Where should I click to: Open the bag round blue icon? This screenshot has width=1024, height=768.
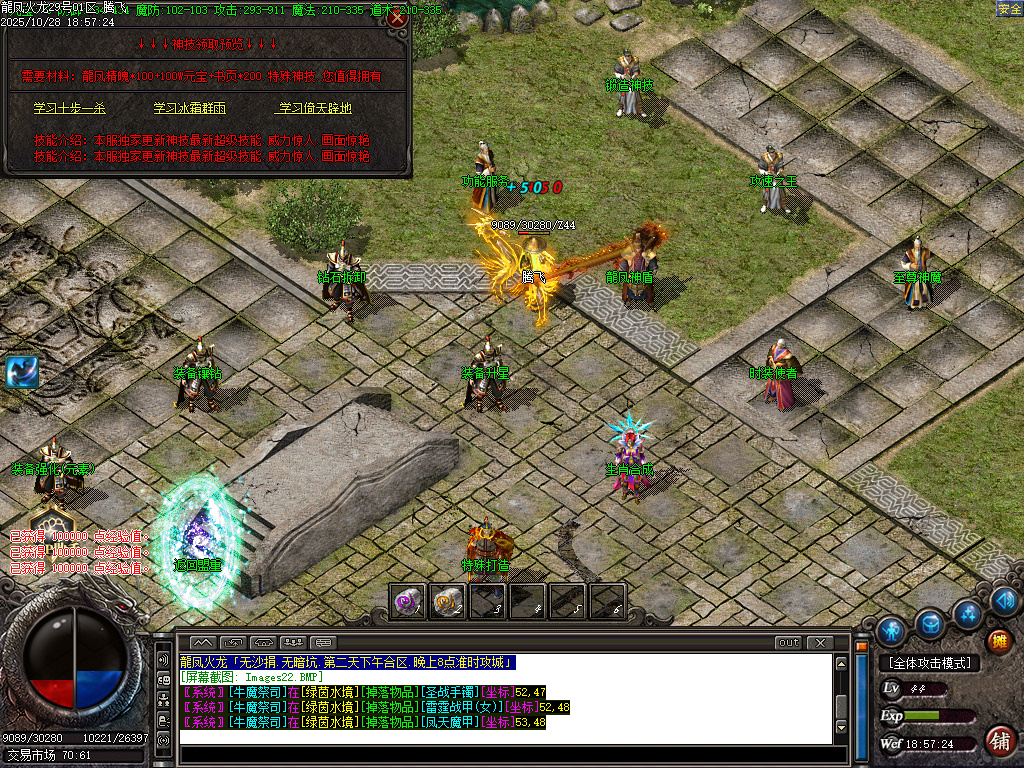(930, 624)
